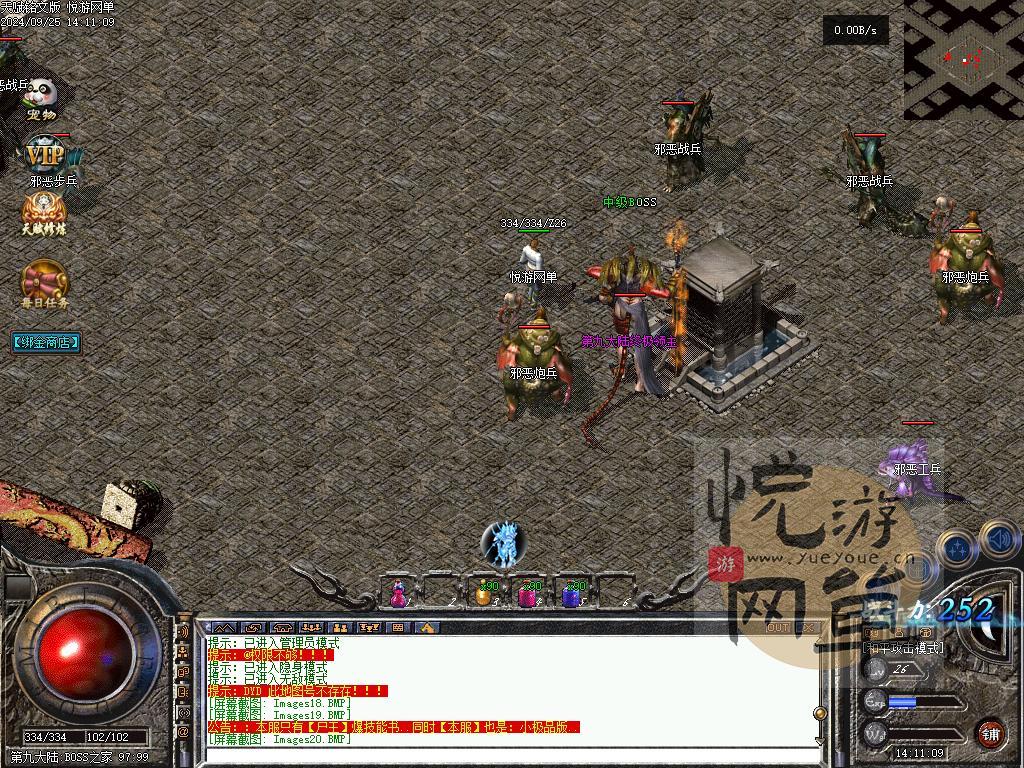
Task: Click the minimap
Action: point(962,58)
